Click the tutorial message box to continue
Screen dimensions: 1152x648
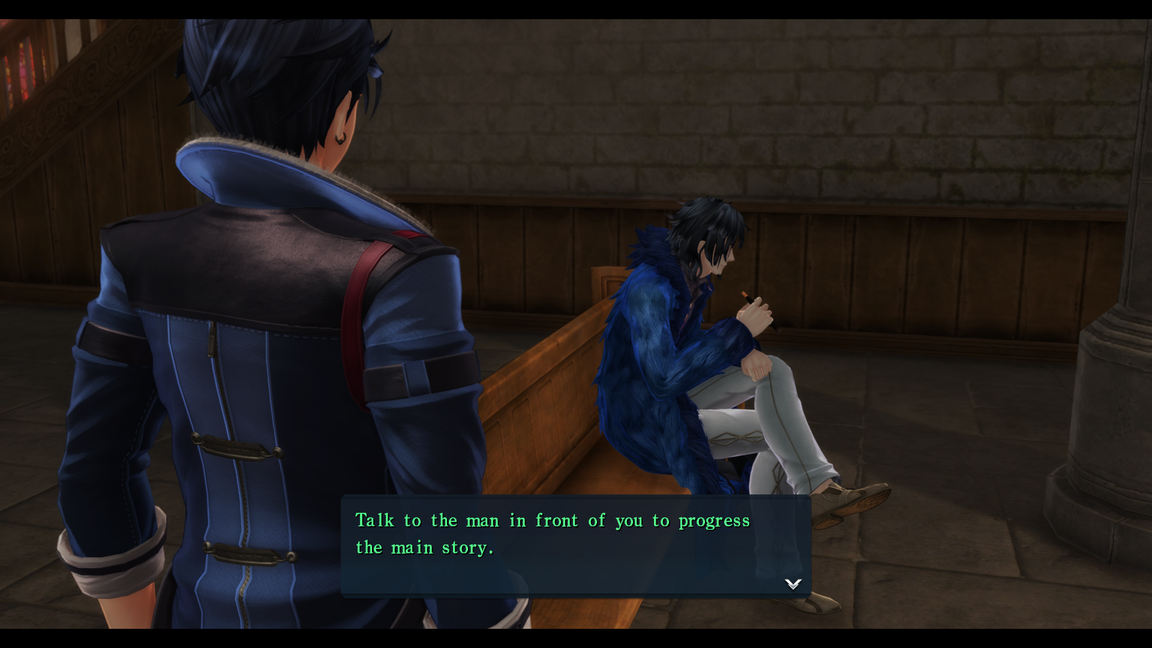(575, 545)
